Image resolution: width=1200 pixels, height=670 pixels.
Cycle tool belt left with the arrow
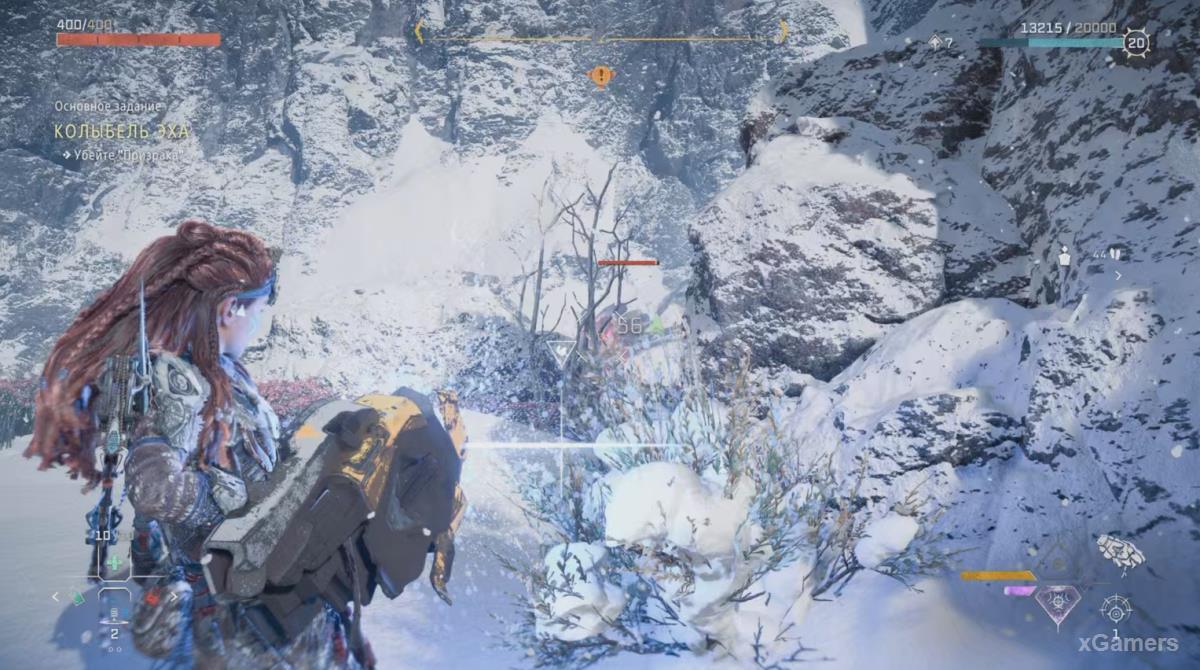coord(56,597)
